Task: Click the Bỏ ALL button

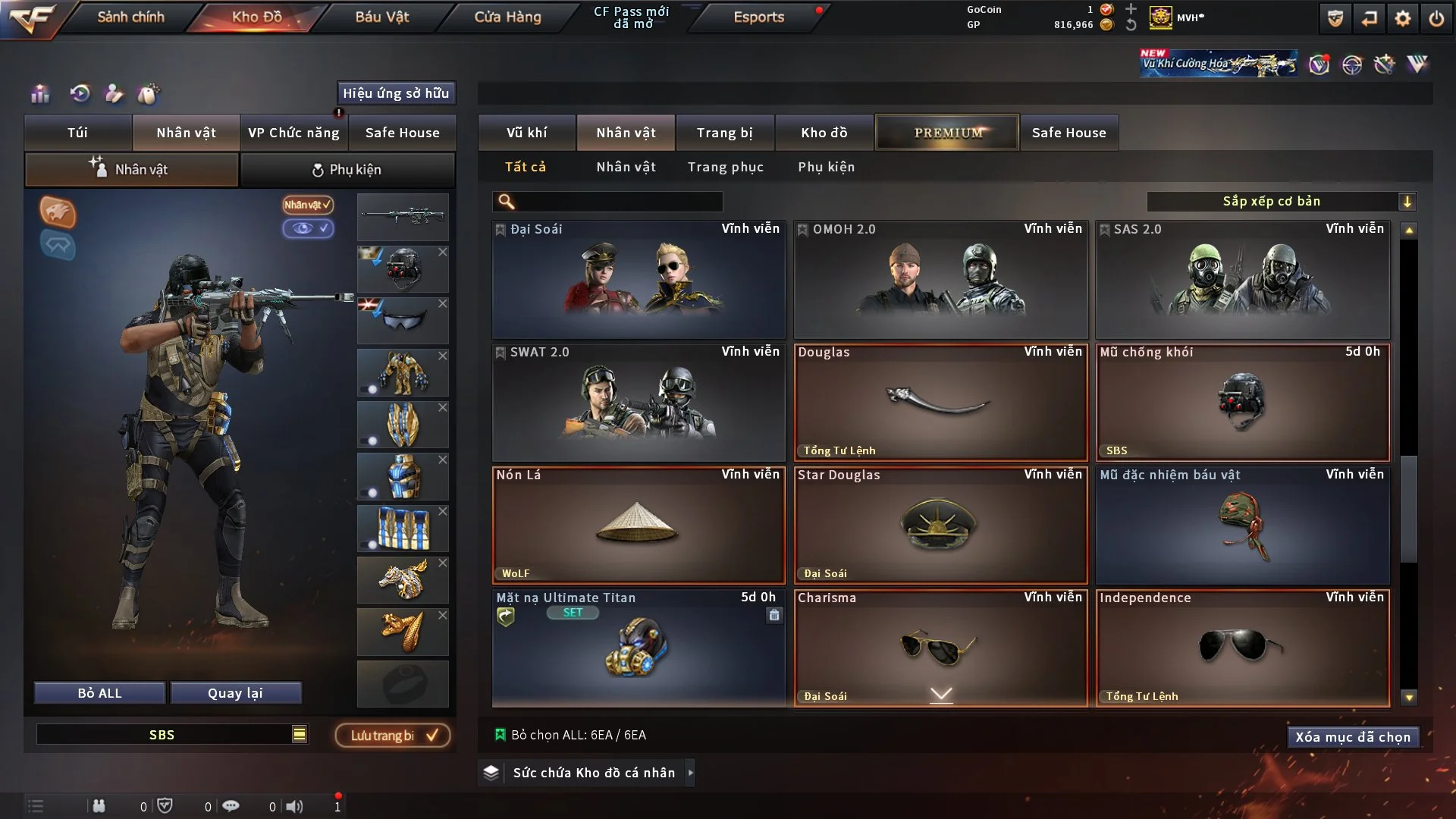Action: (x=99, y=693)
